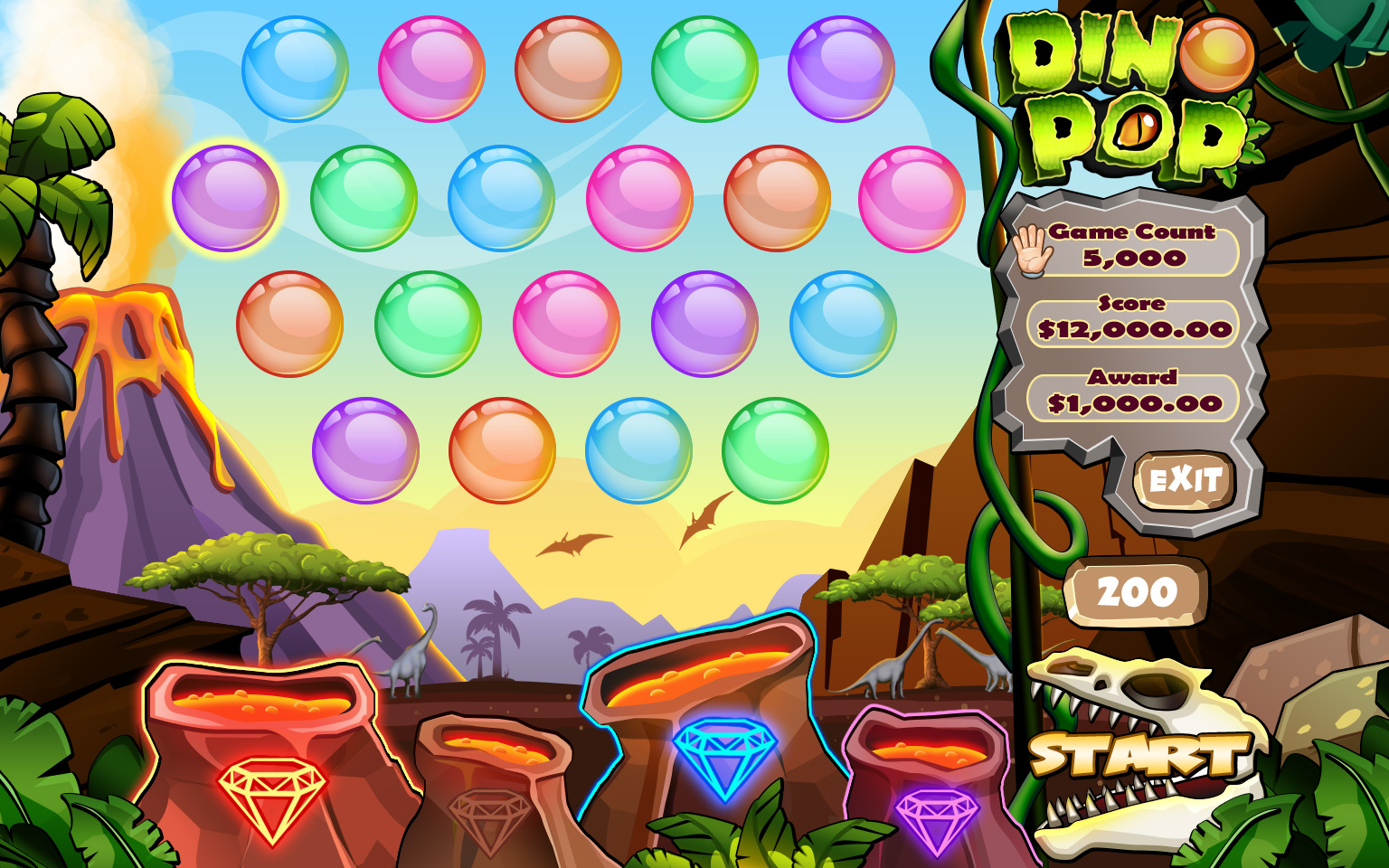Leave the game with the EXIT button
Viewport: 1389px width, 868px height.
(x=1185, y=479)
